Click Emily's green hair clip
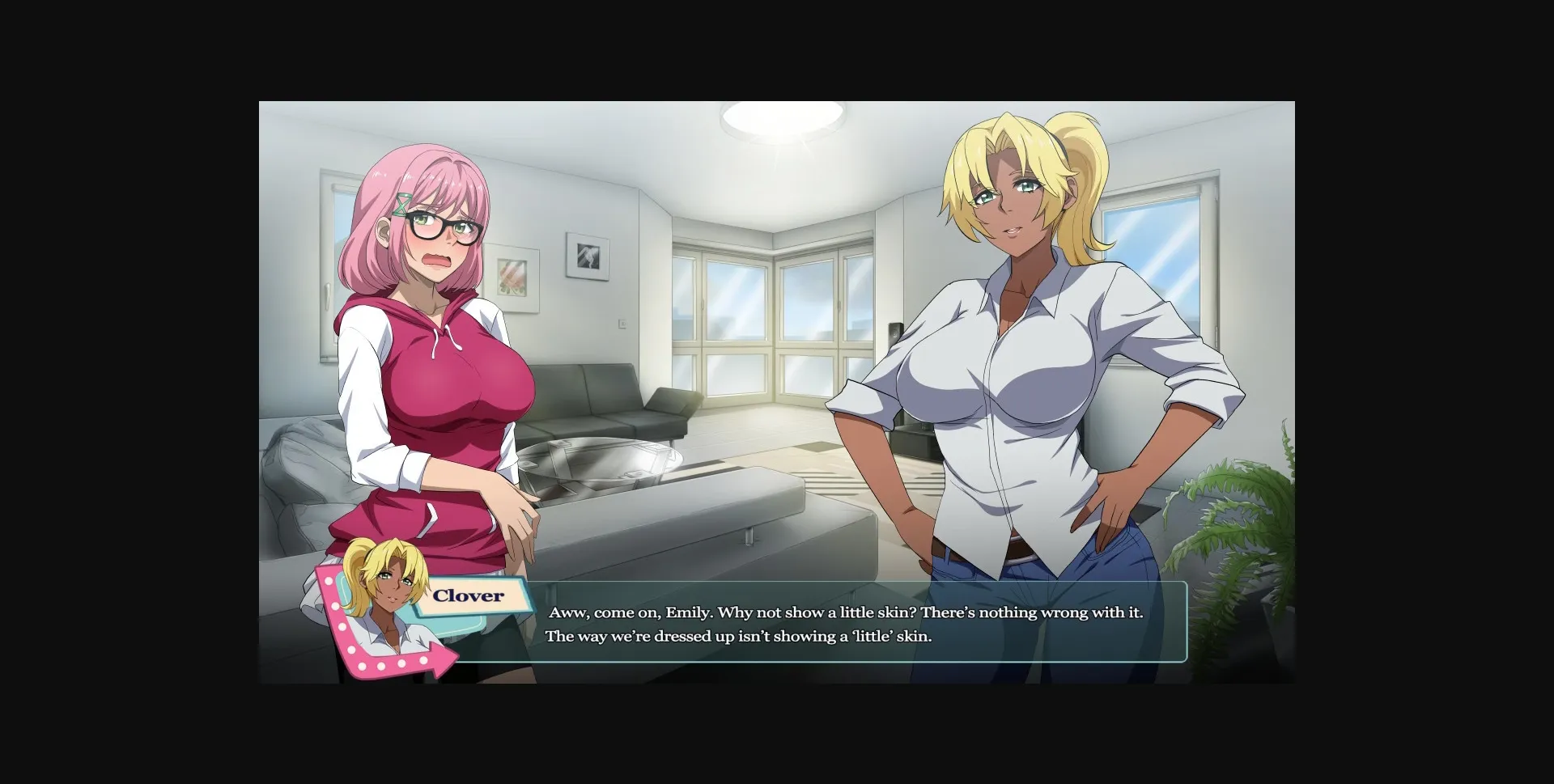The height and width of the screenshot is (784, 1554). 402,204
